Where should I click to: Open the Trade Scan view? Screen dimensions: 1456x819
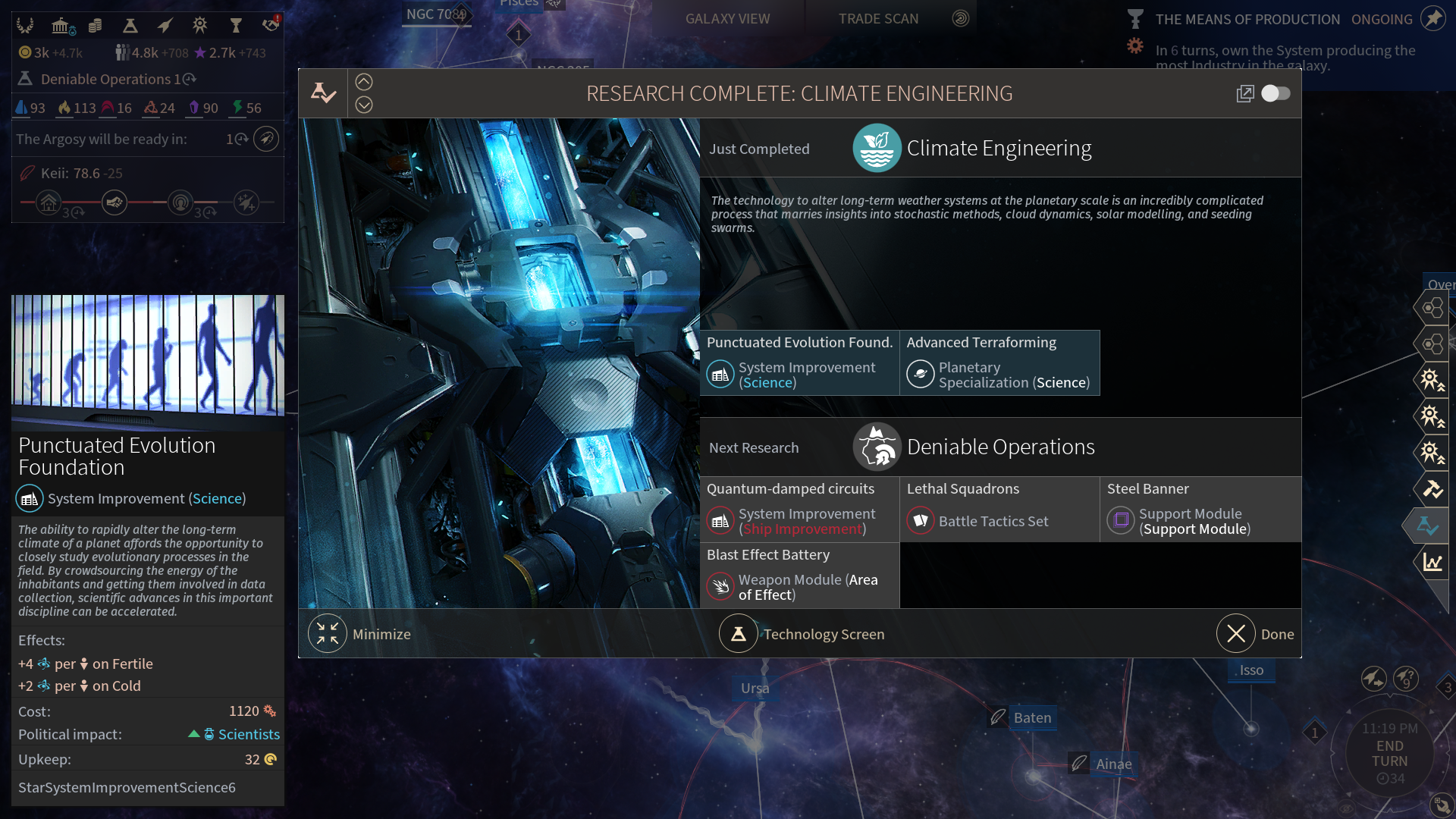tap(878, 19)
